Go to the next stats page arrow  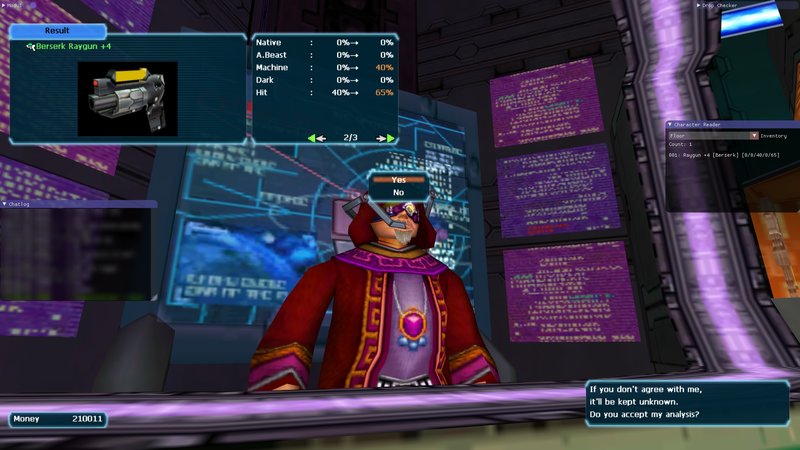[x=385, y=138]
